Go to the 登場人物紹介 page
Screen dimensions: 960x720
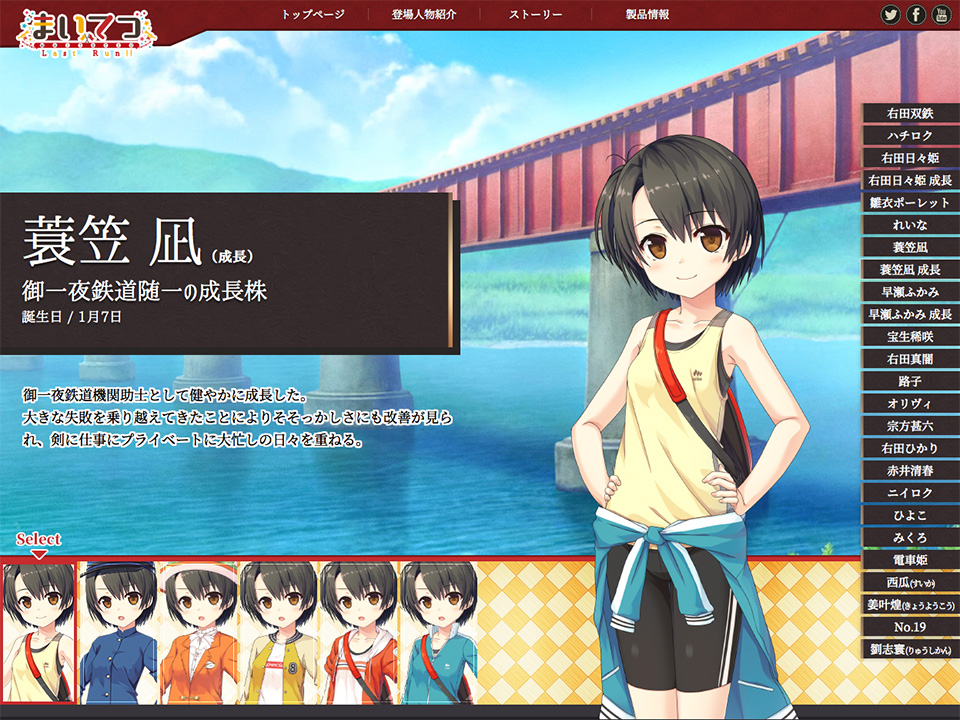(424, 15)
